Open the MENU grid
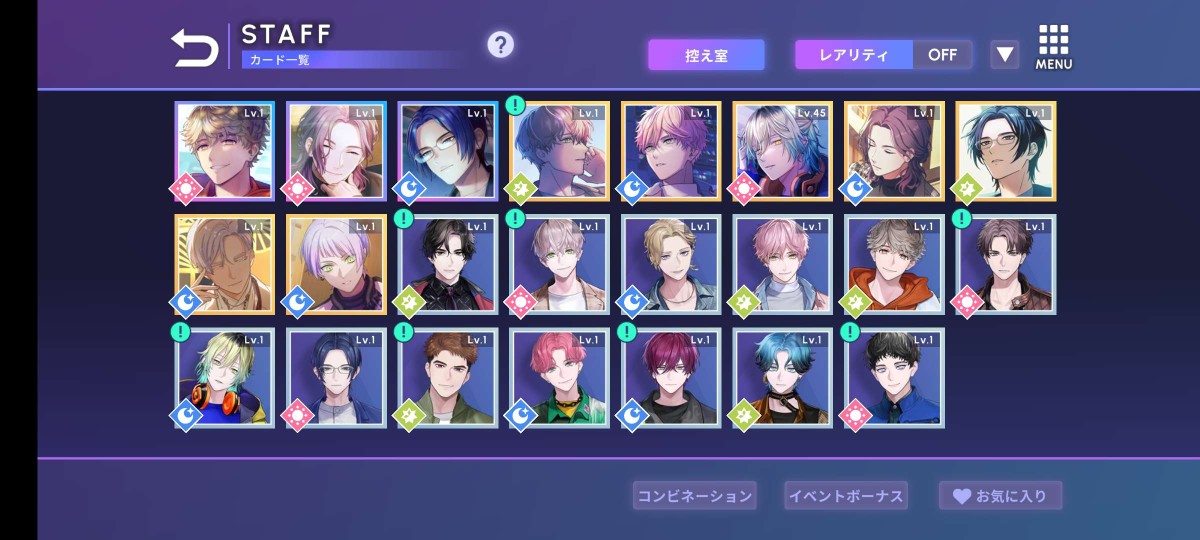Screen dimensions: 1200x540 [x=1053, y=47]
